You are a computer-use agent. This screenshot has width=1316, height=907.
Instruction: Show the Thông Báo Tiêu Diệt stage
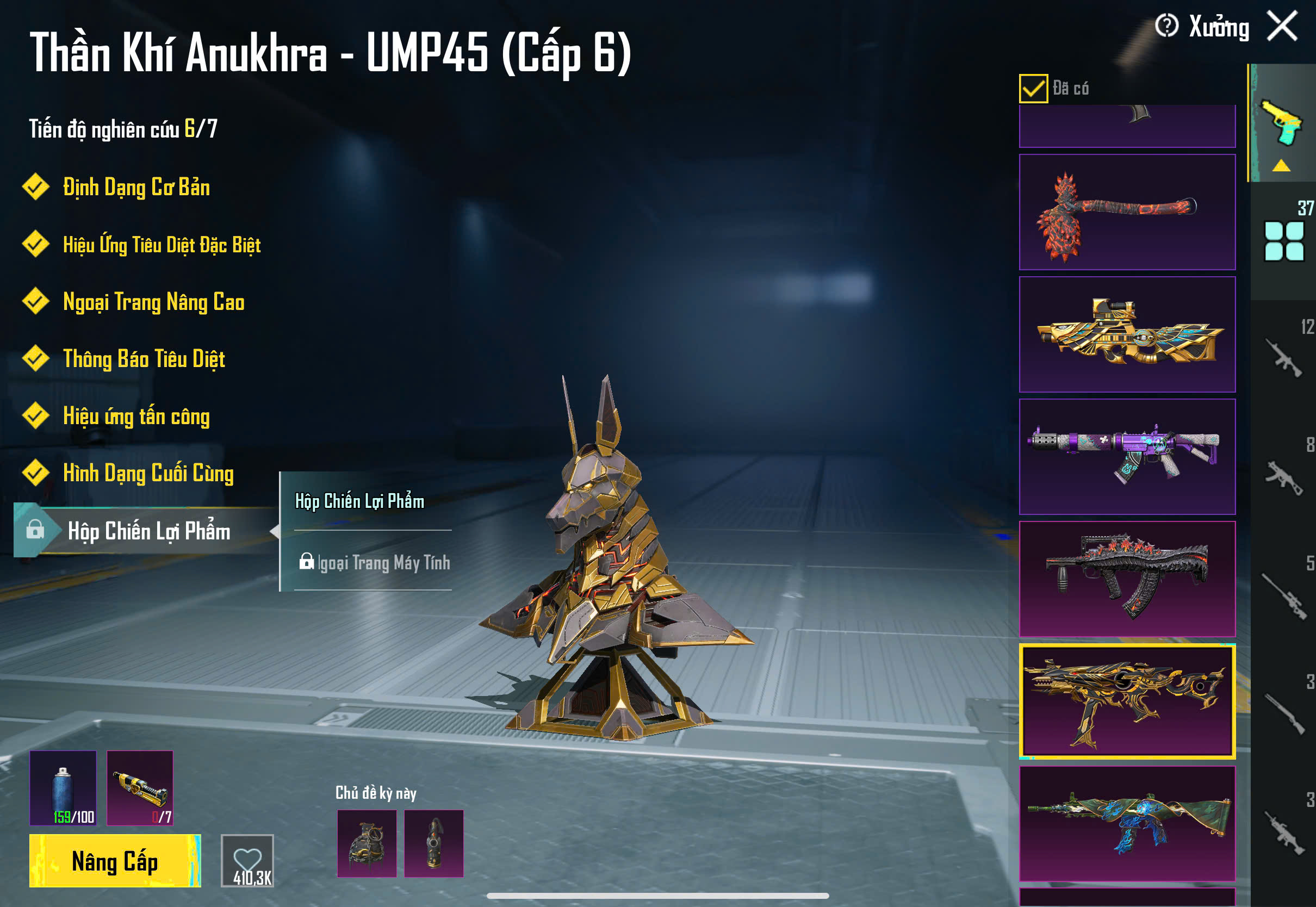[x=143, y=359]
